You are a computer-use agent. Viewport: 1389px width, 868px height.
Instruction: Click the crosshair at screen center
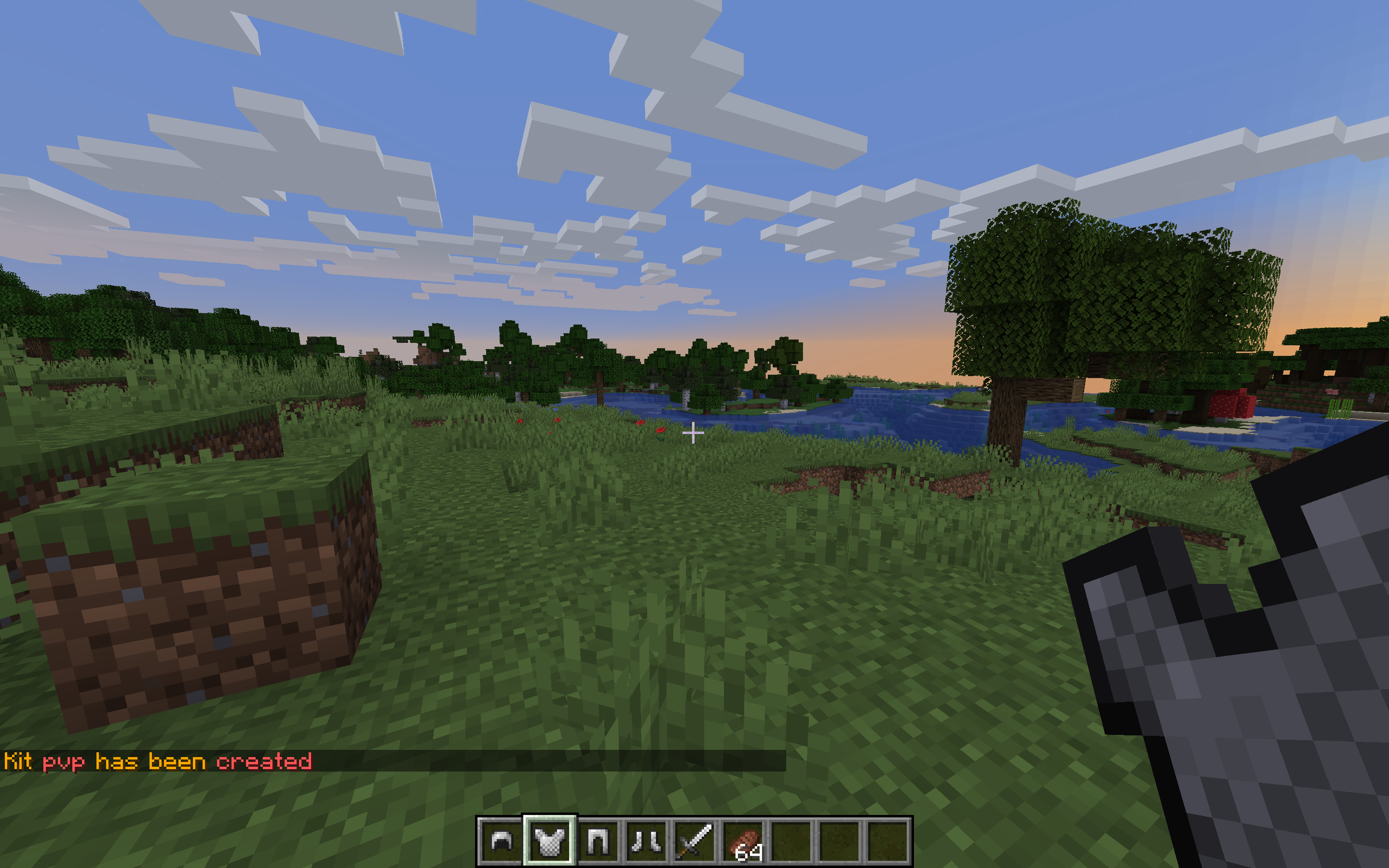pos(694,434)
